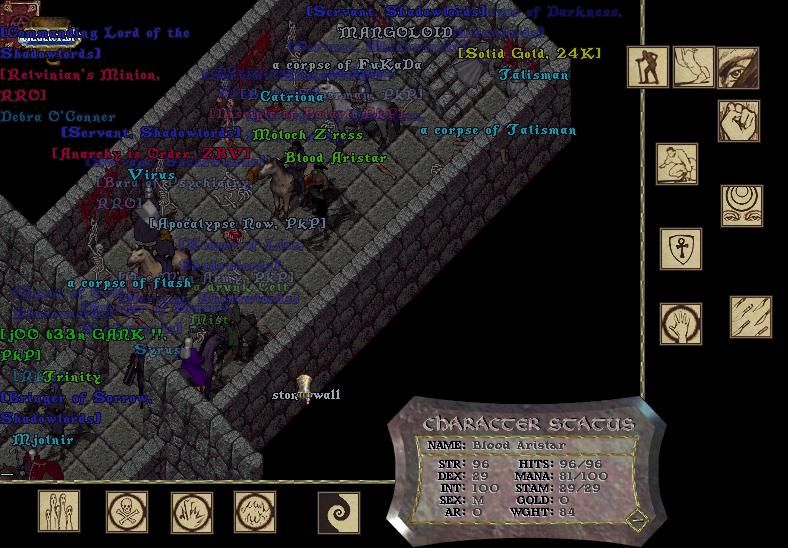Viewport: 788px width, 548px height.
Task: Cast the open hand spell icon
Action: (680, 325)
